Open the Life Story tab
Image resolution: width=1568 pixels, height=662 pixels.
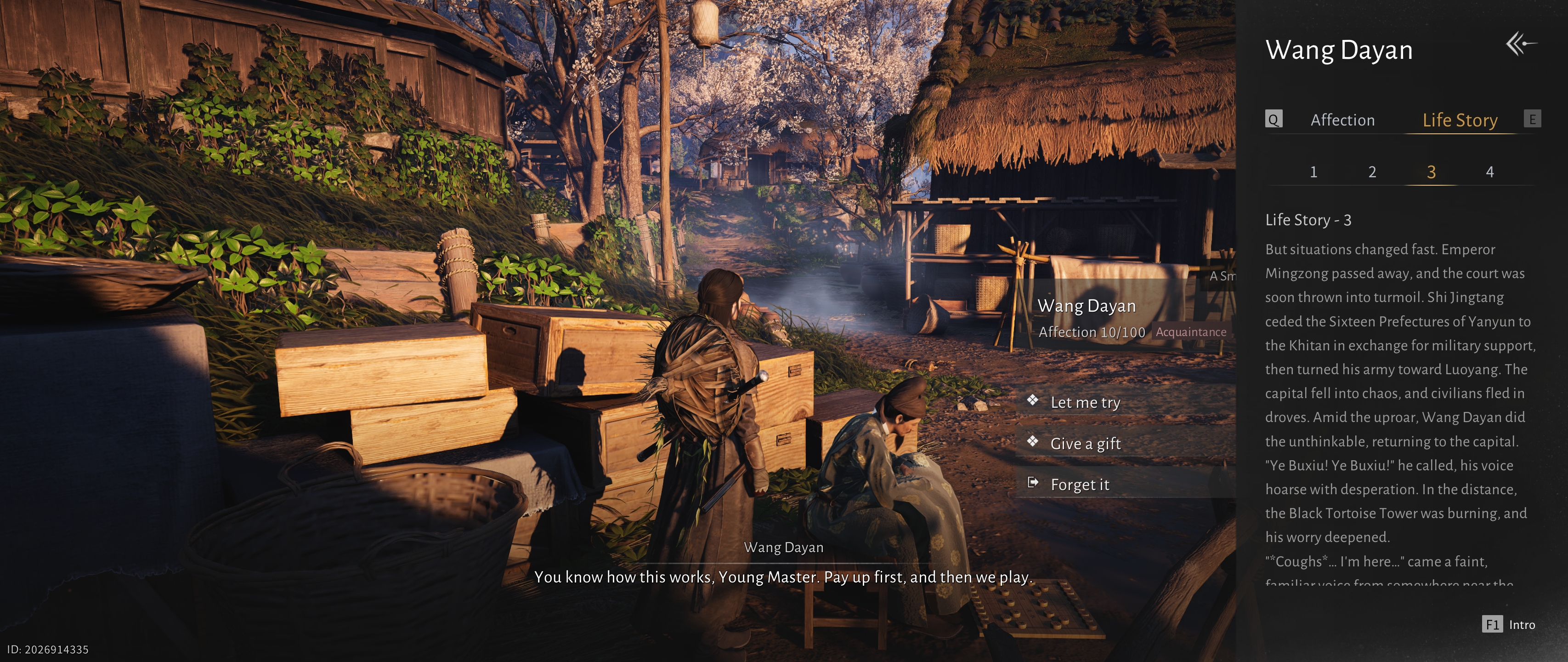[x=1459, y=120]
